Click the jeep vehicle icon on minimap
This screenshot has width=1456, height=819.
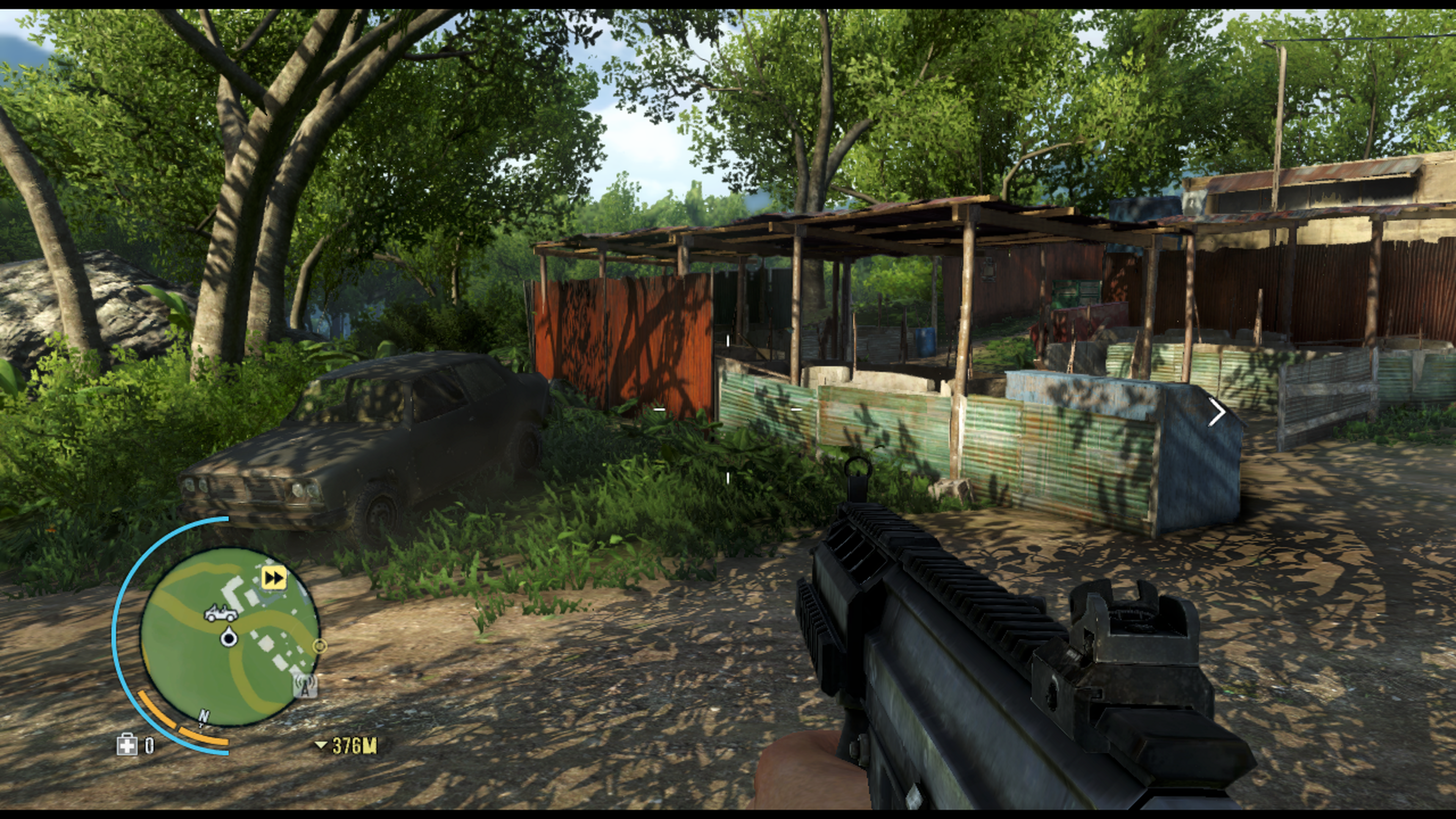[x=221, y=613]
